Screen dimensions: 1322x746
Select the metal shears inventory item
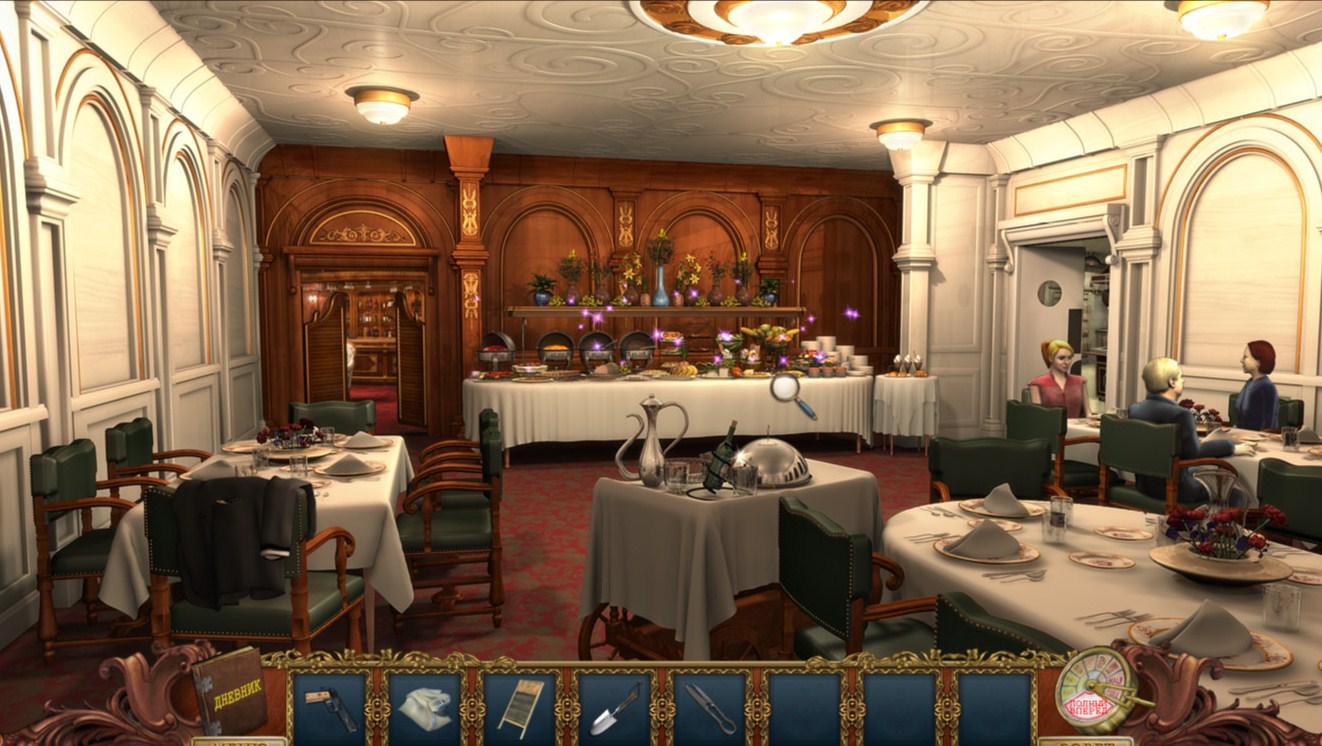coord(710,708)
